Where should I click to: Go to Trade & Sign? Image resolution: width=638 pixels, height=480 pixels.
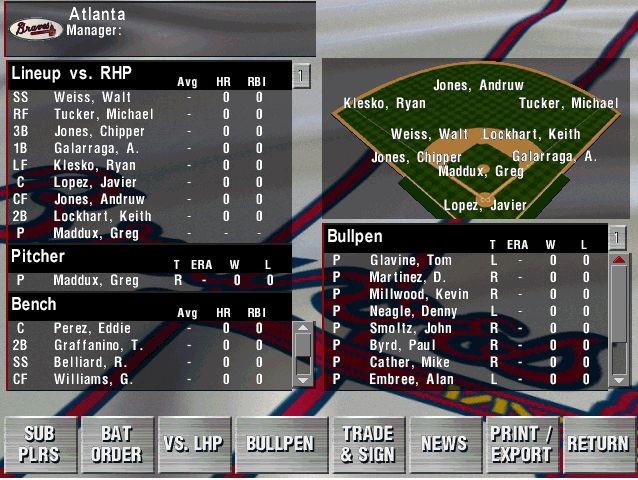click(368, 444)
